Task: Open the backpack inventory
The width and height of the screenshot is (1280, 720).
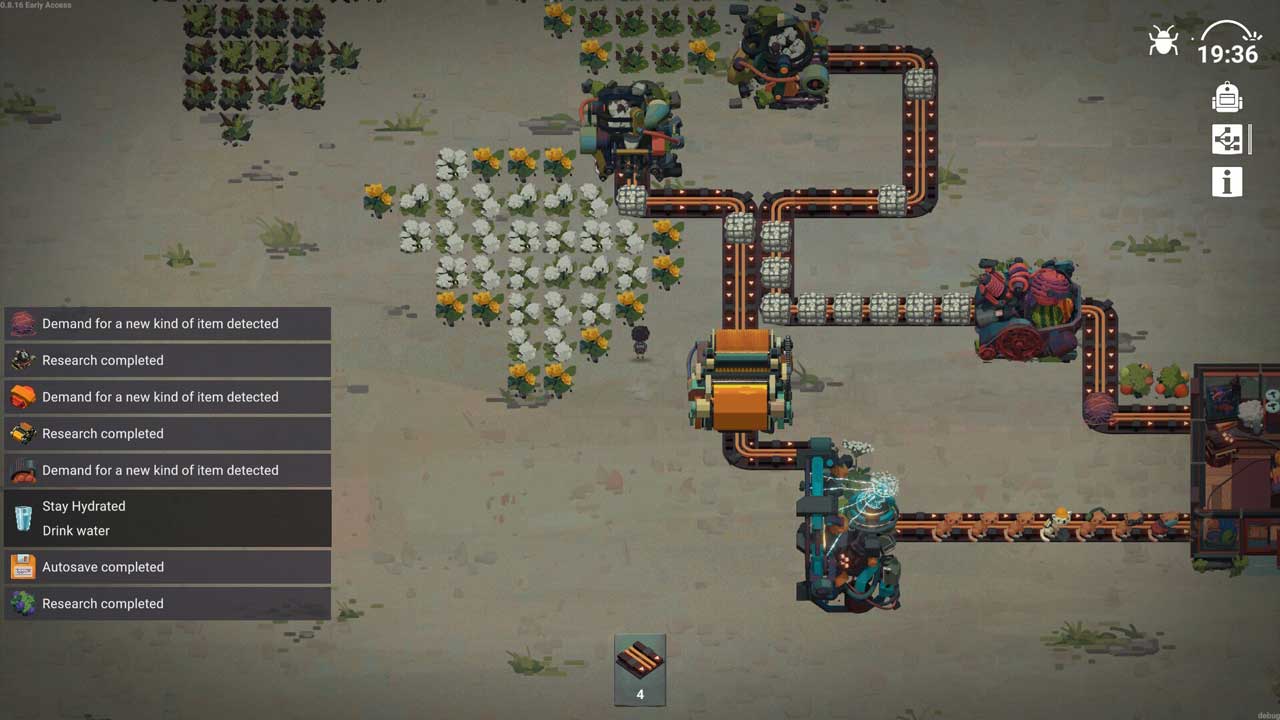Action: point(1227,97)
